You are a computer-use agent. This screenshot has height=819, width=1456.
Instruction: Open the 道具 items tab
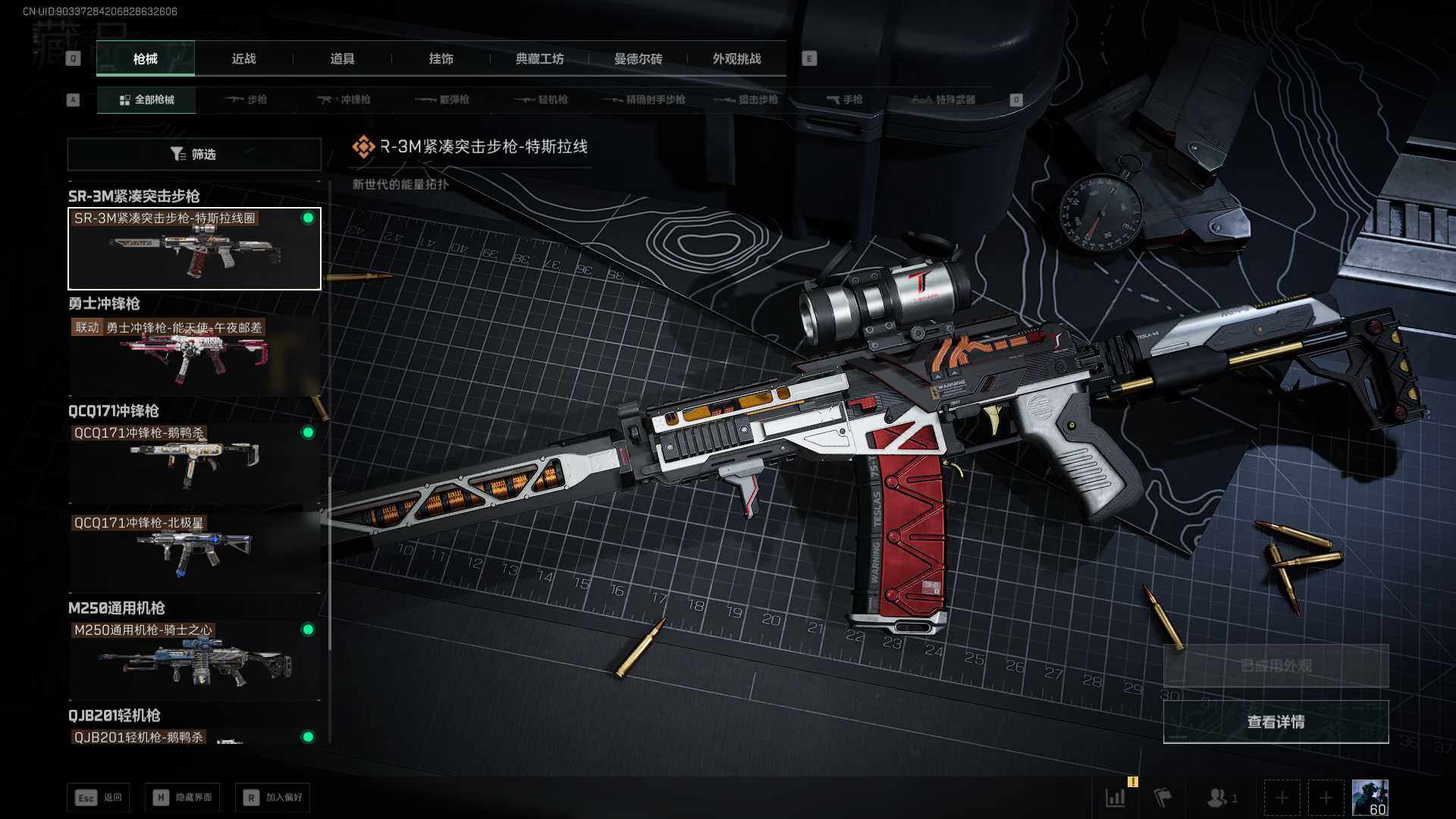[x=342, y=58]
